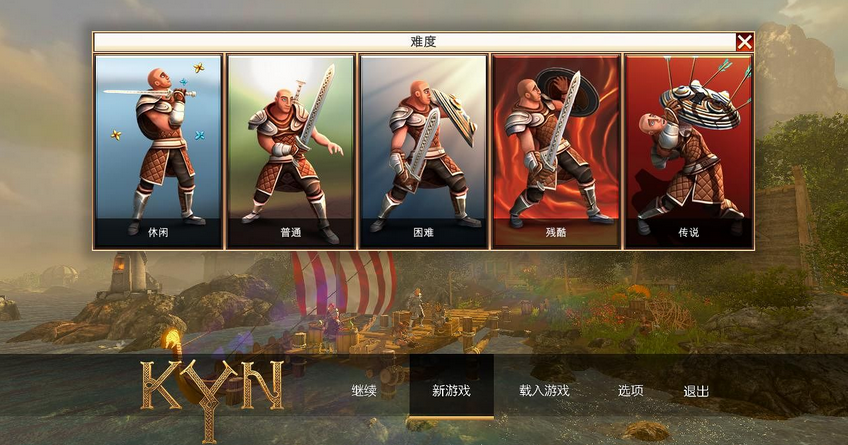Click 继续 to continue the game
848x445 pixels.
[364, 390]
